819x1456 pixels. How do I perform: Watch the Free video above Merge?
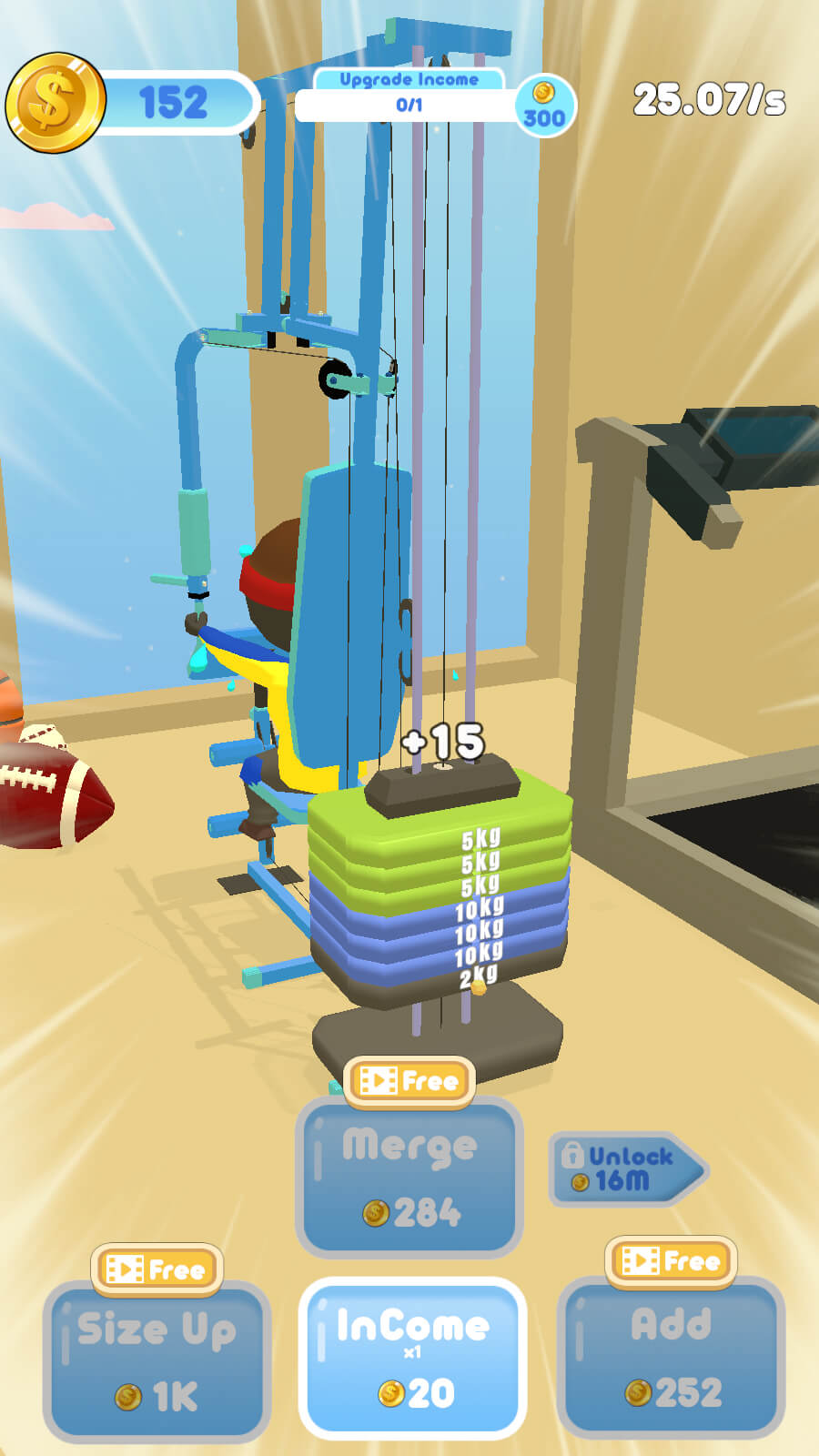[x=409, y=1081]
